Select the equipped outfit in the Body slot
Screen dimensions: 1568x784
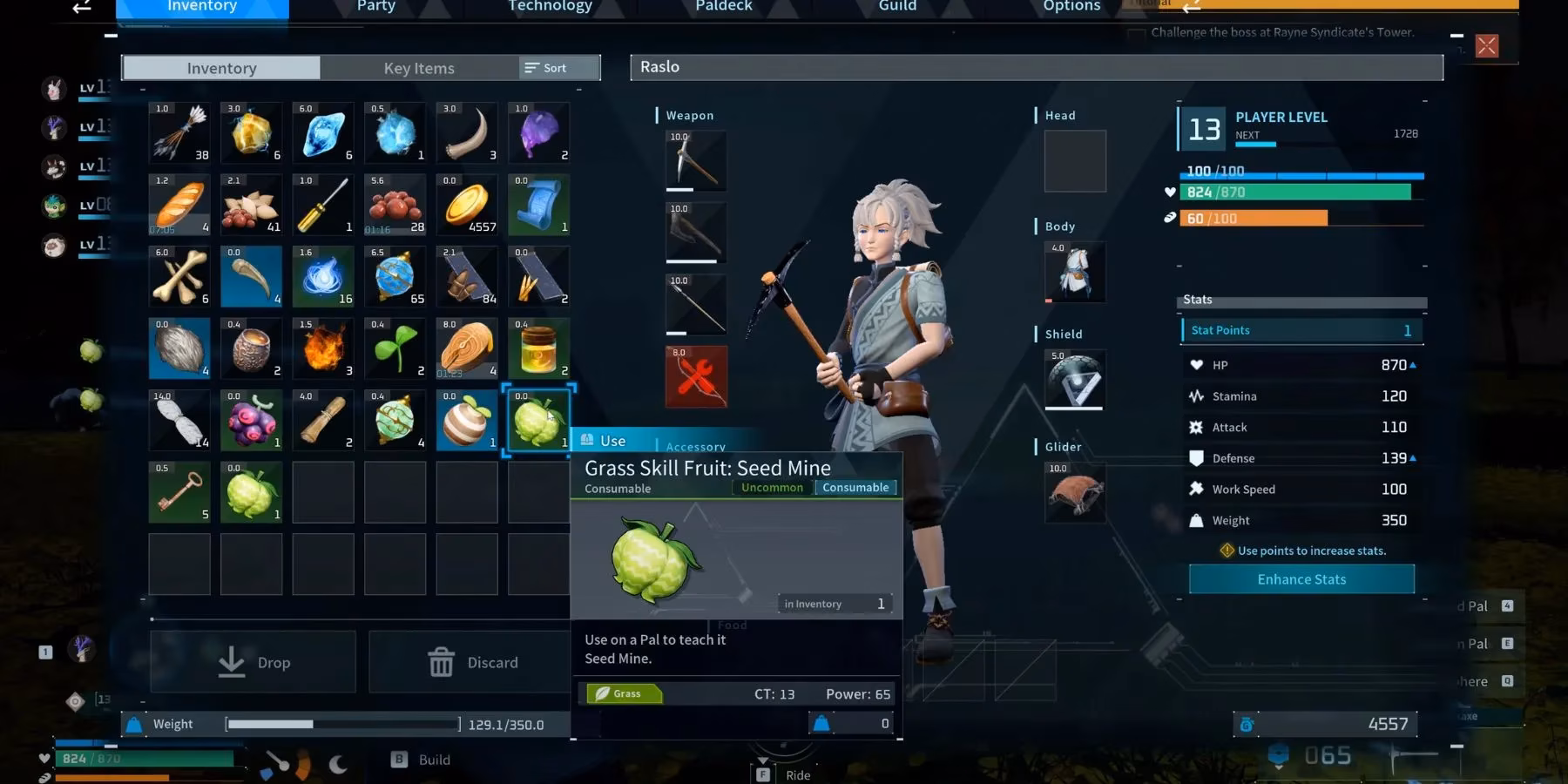click(1073, 272)
